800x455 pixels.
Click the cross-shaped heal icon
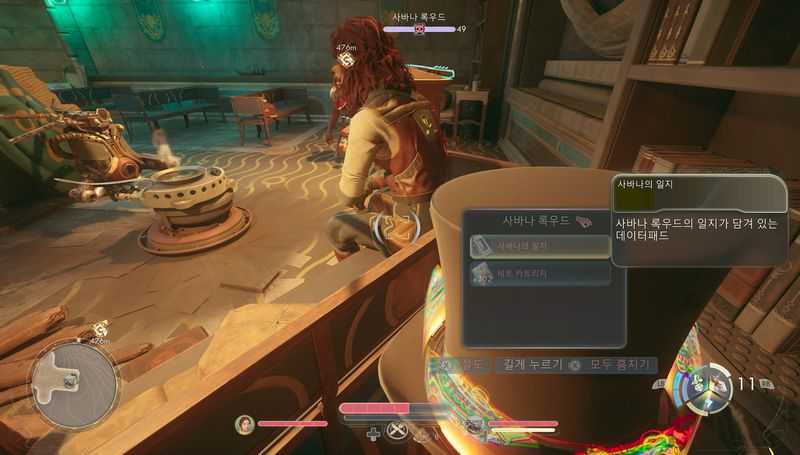tap(373, 433)
